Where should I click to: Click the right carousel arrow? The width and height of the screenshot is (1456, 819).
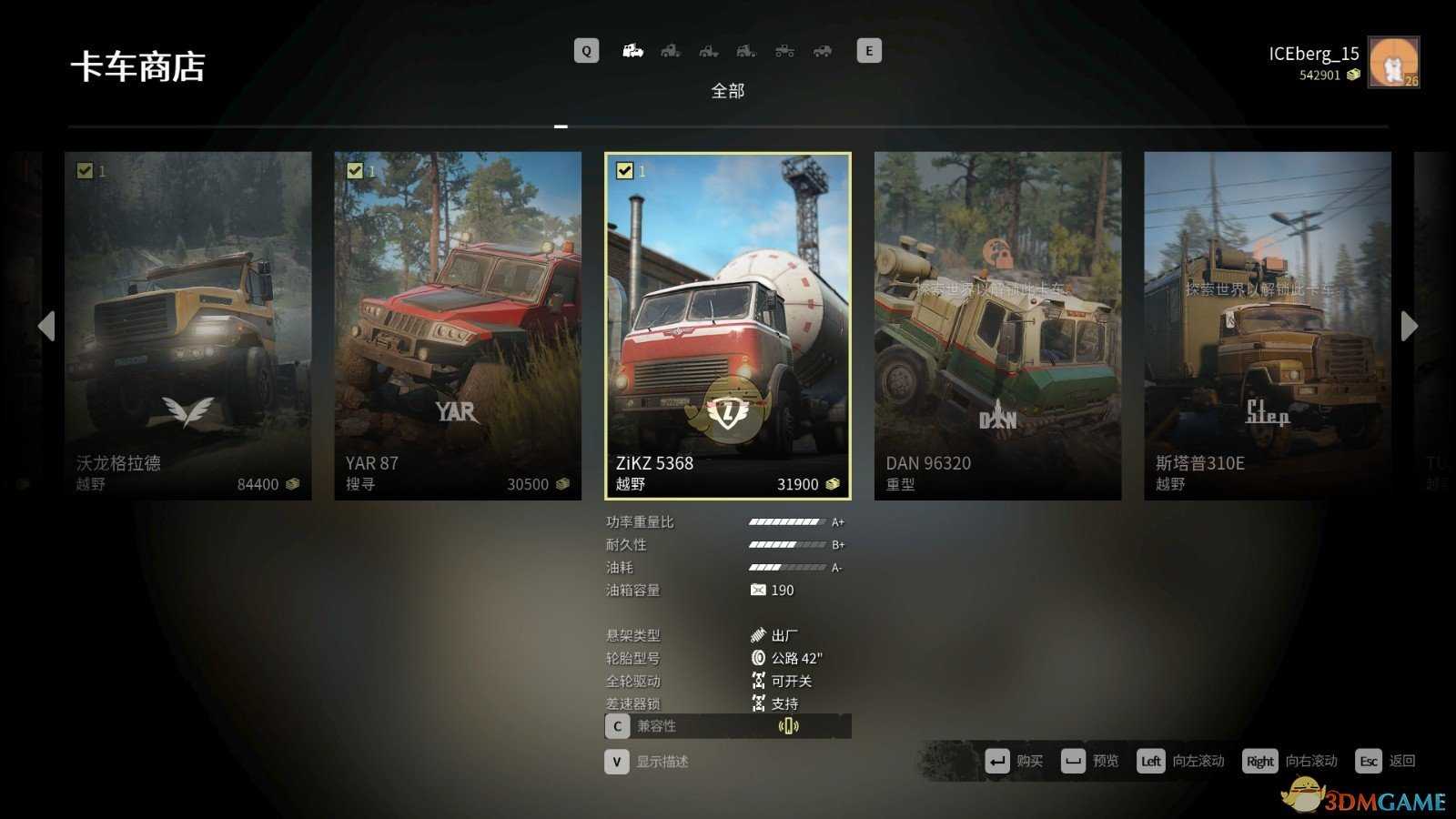(1410, 326)
